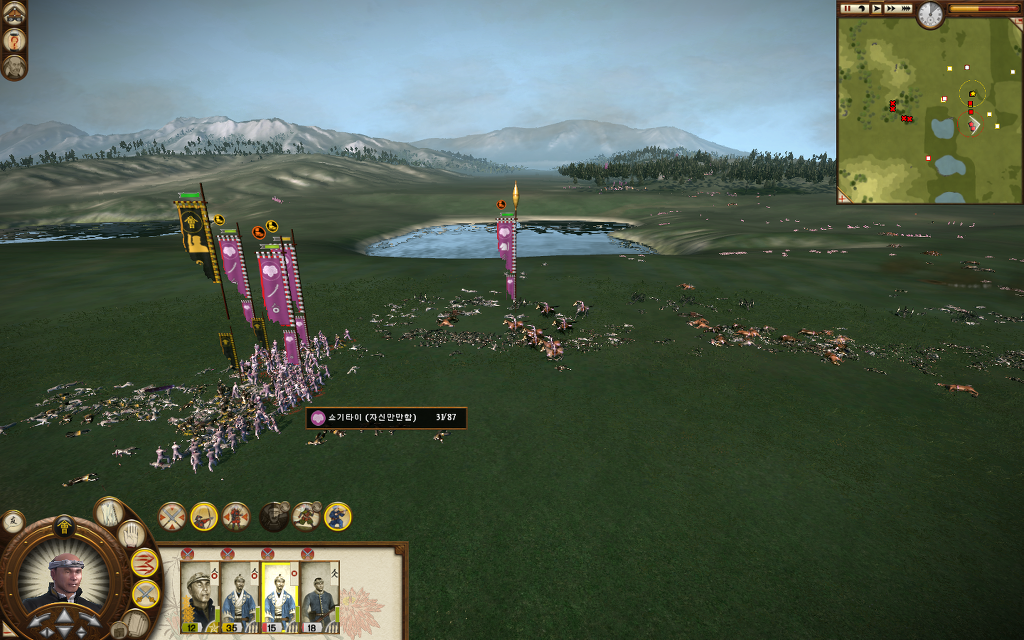Toggle the crossed swords melee mode button
Image resolution: width=1024 pixels, height=640 pixels.
[172, 516]
